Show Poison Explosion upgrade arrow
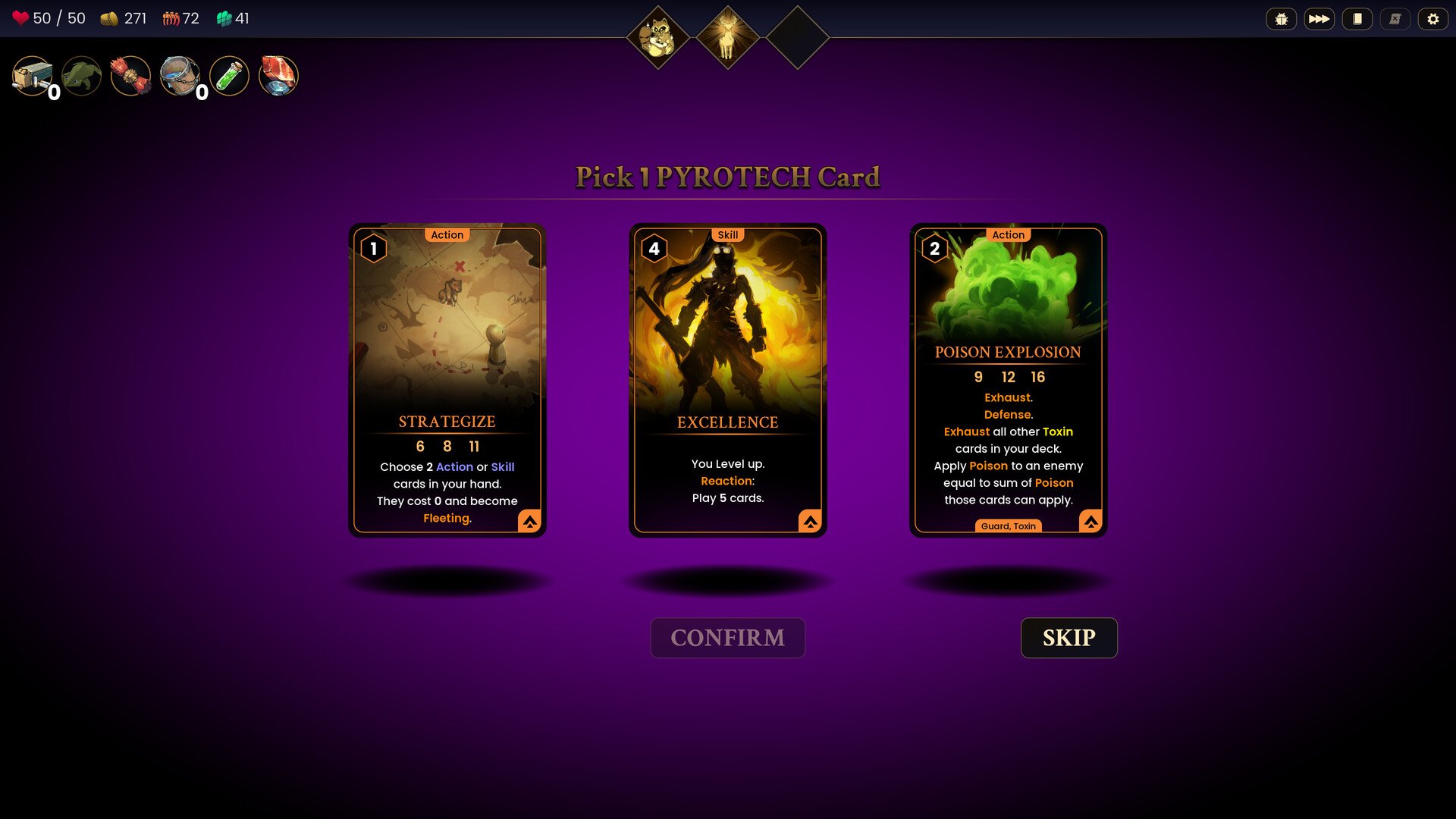 [x=1090, y=521]
